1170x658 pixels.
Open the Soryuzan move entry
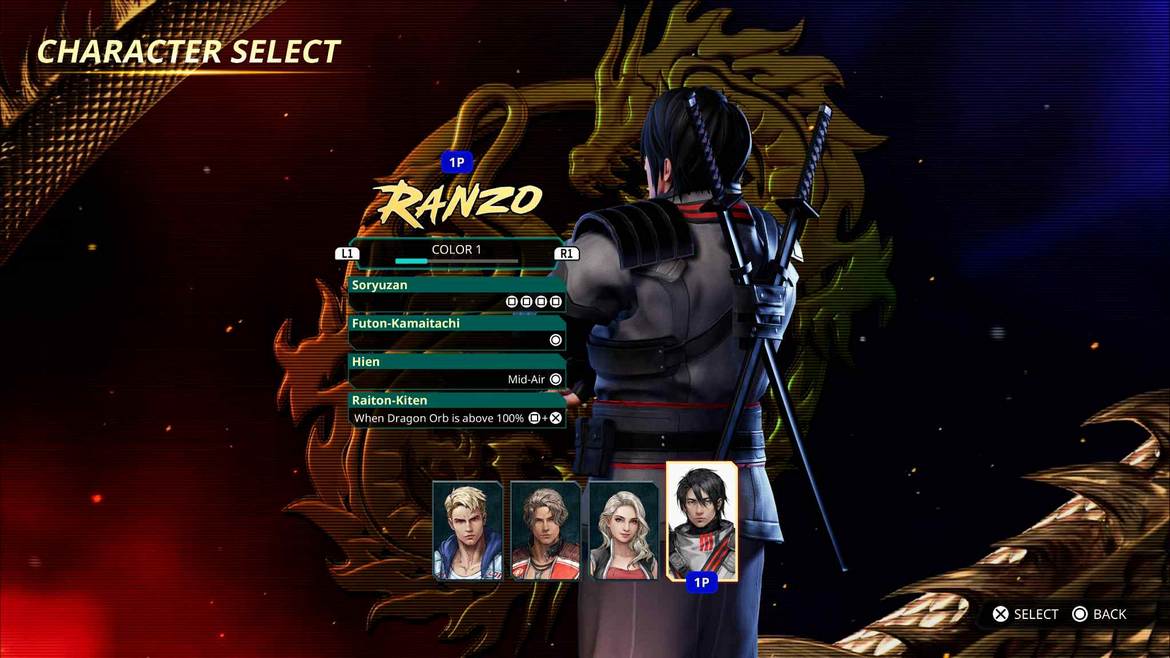(x=457, y=293)
